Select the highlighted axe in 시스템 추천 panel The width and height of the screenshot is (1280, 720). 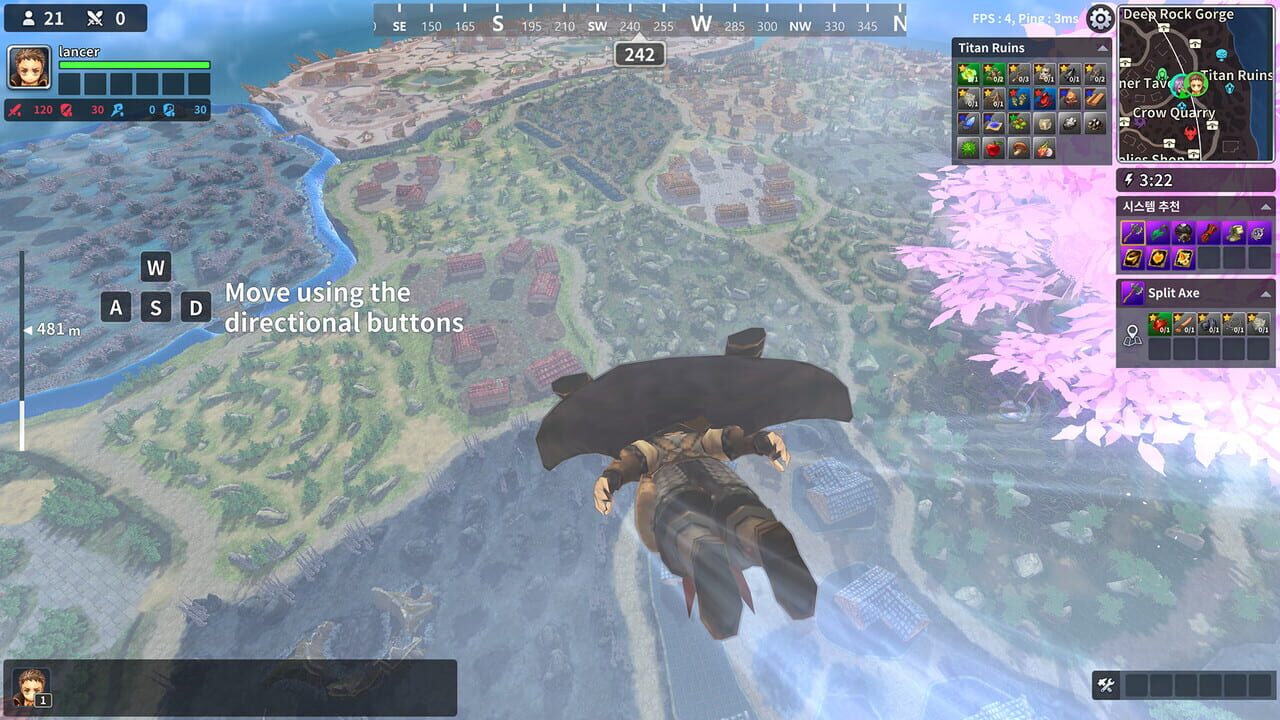(1132, 232)
